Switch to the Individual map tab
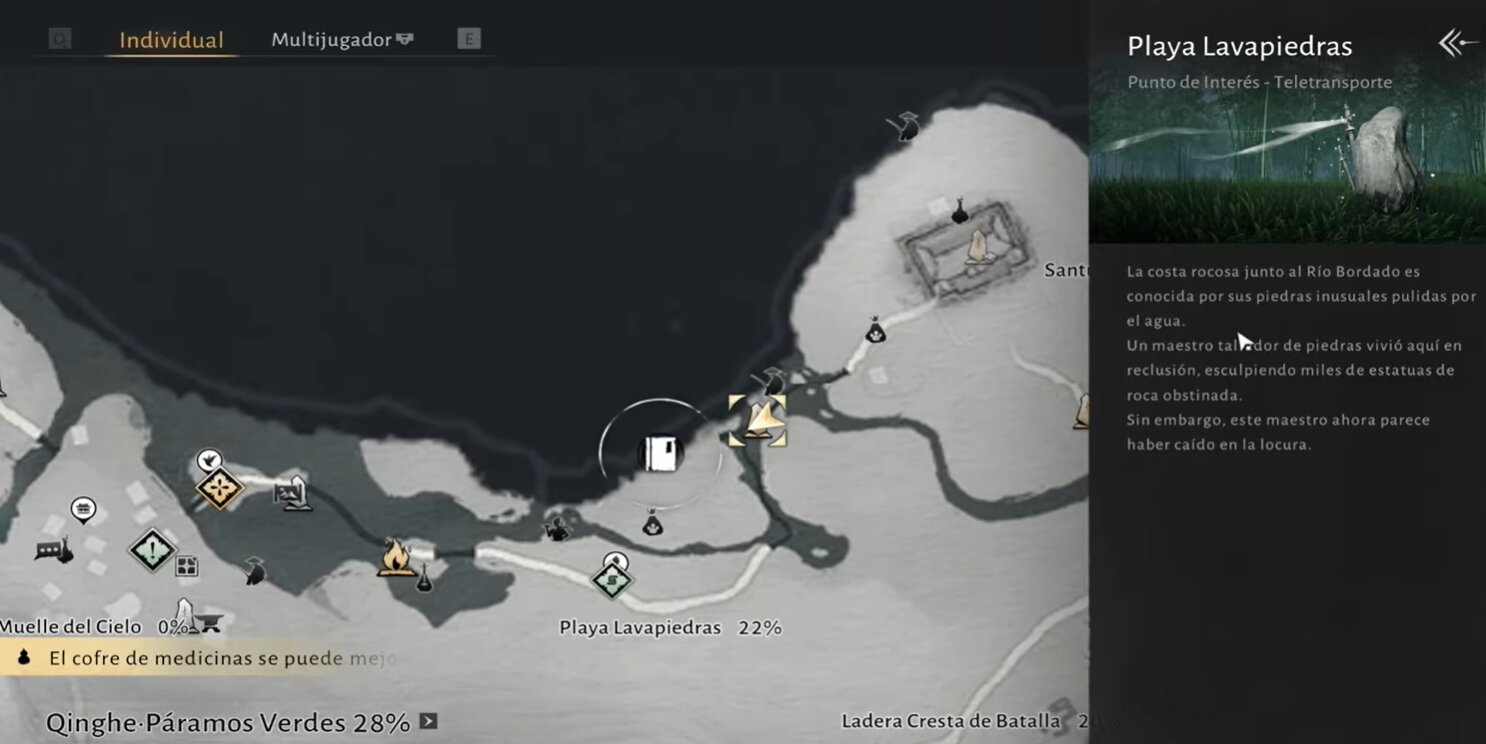Image resolution: width=1486 pixels, height=744 pixels. pyautogui.click(x=171, y=41)
